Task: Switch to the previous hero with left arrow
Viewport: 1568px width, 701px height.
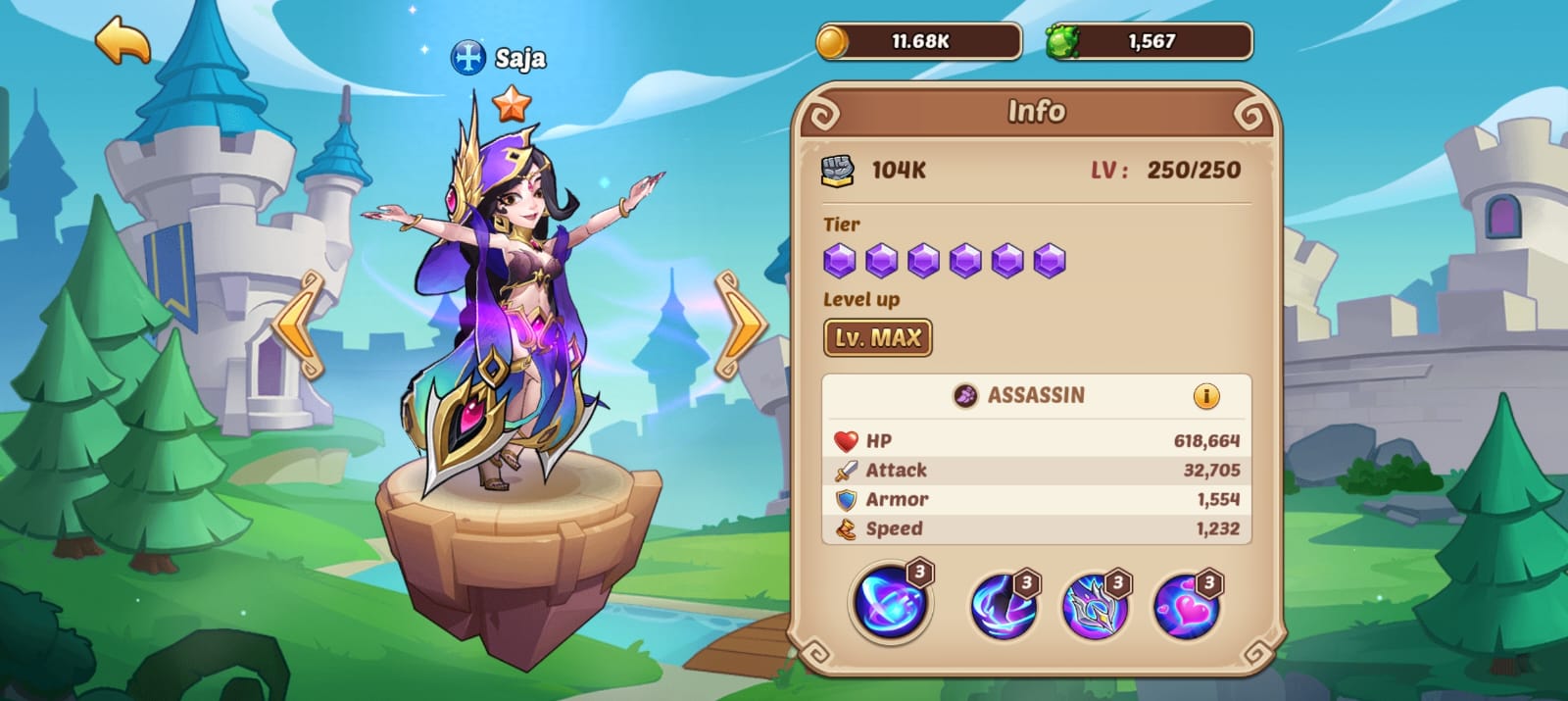Action: click(299, 325)
